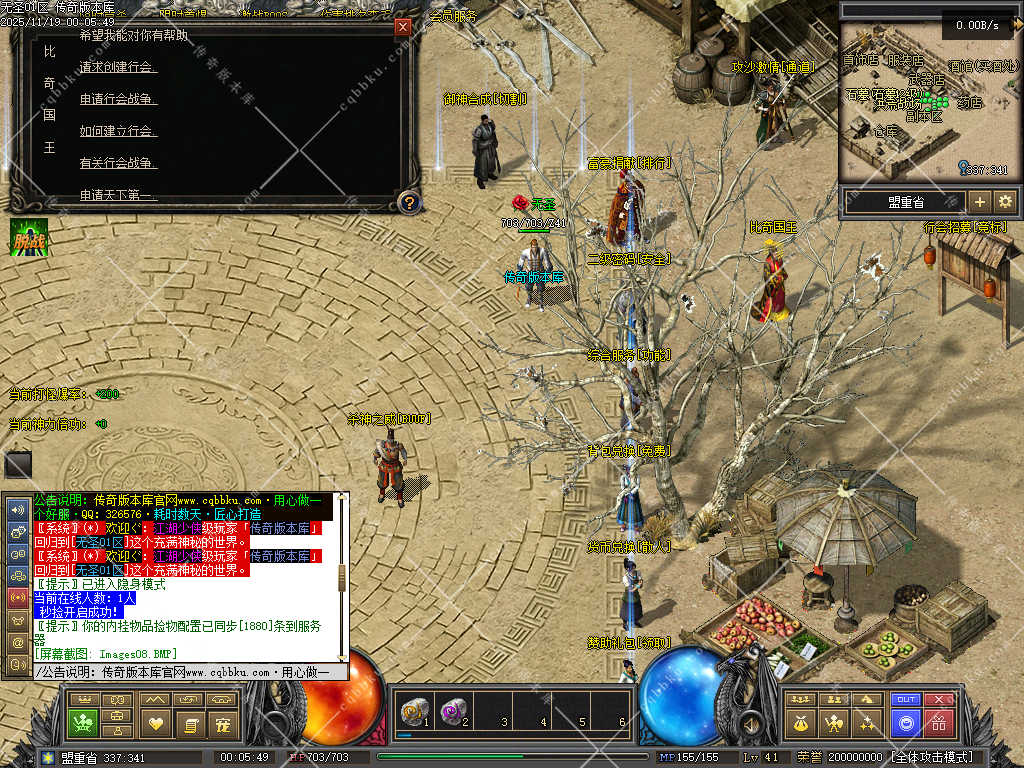The height and width of the screenshot is (768, 1024).
Task: Open the gear settings button under minimap
Action: tap(1005, 201)
